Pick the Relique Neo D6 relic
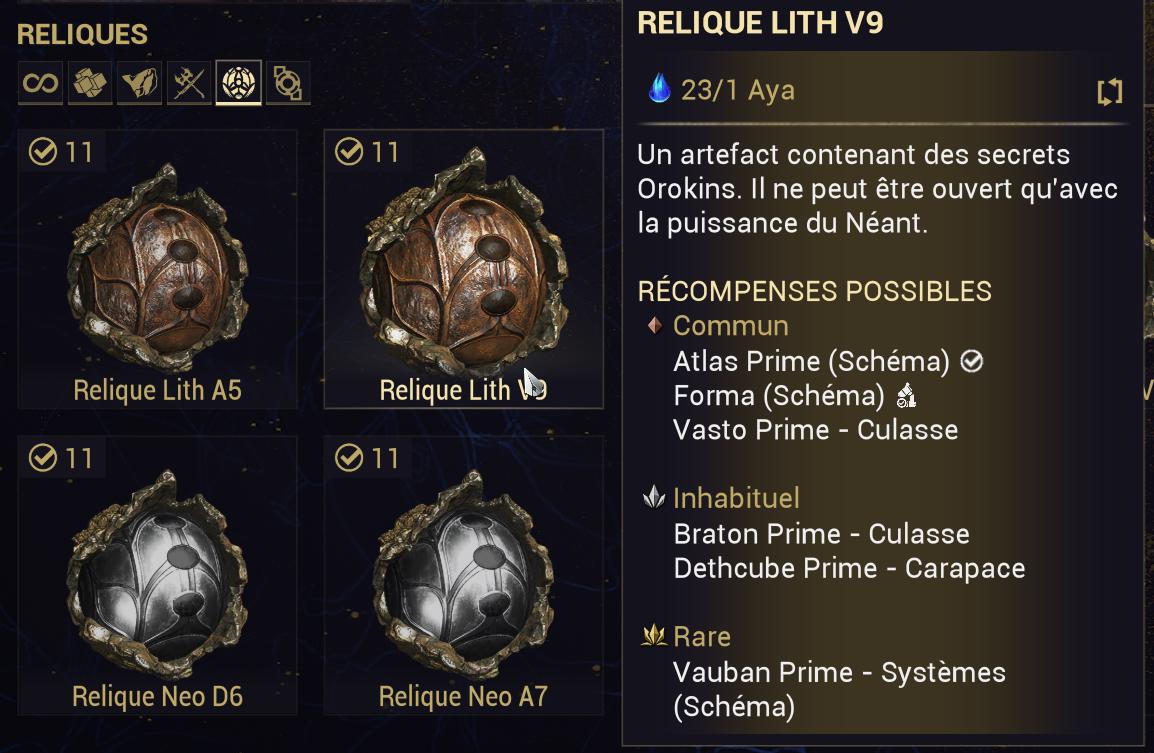 pyautogui.click(x=158, y=576)
